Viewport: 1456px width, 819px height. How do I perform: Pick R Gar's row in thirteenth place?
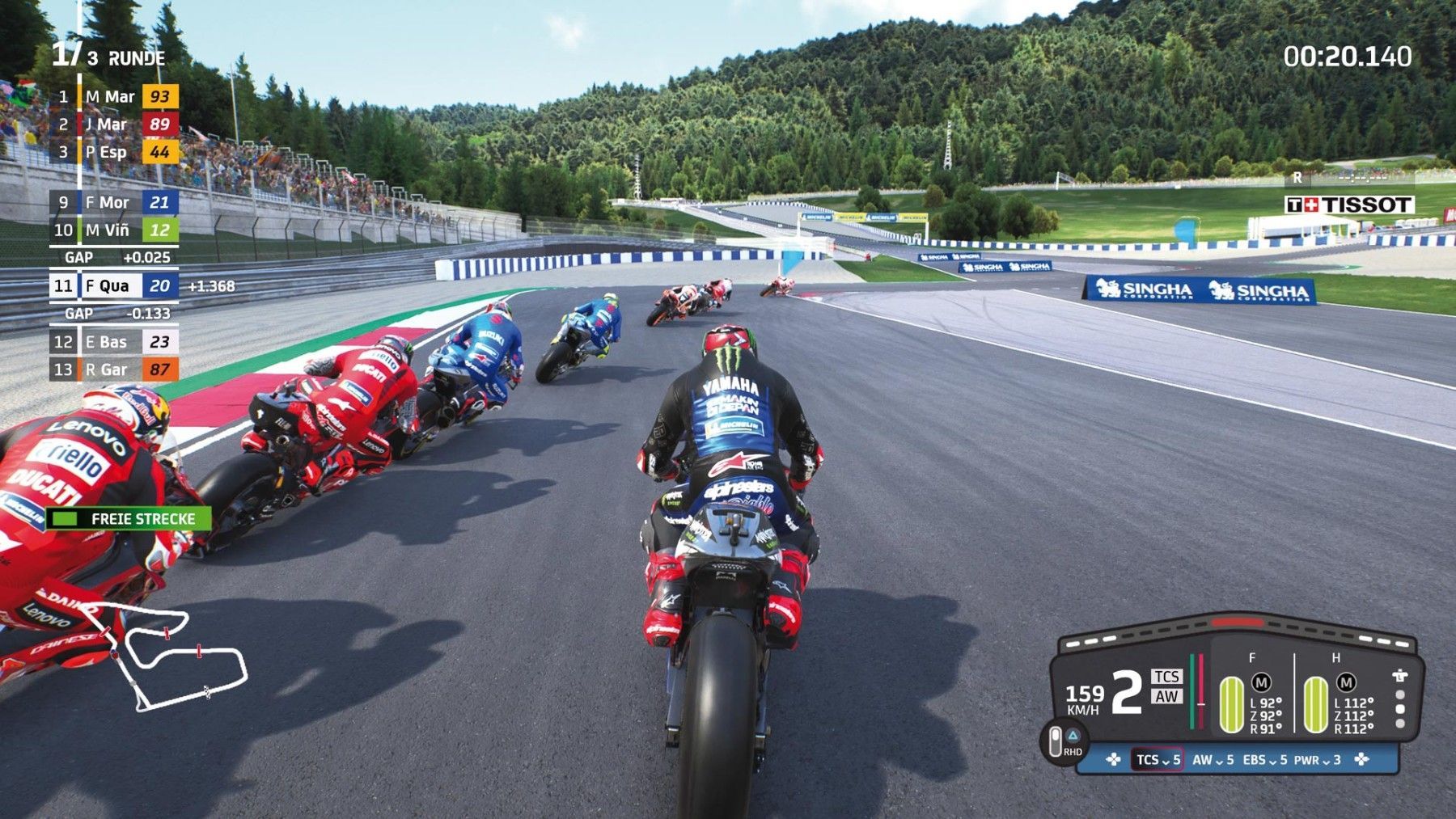coord(115,369)
